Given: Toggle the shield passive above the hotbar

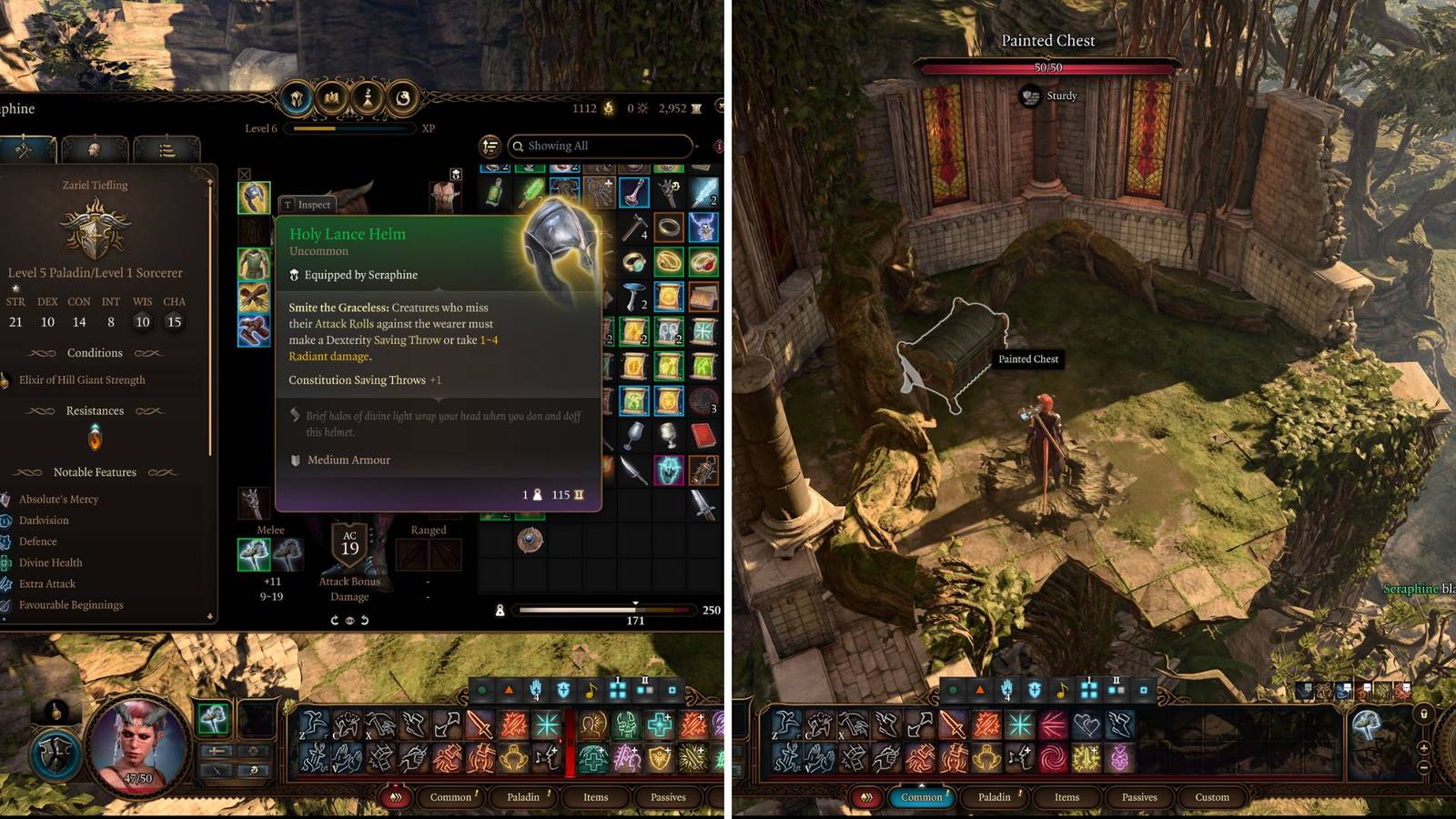Looking at the screenshot, I should (564, 689).
